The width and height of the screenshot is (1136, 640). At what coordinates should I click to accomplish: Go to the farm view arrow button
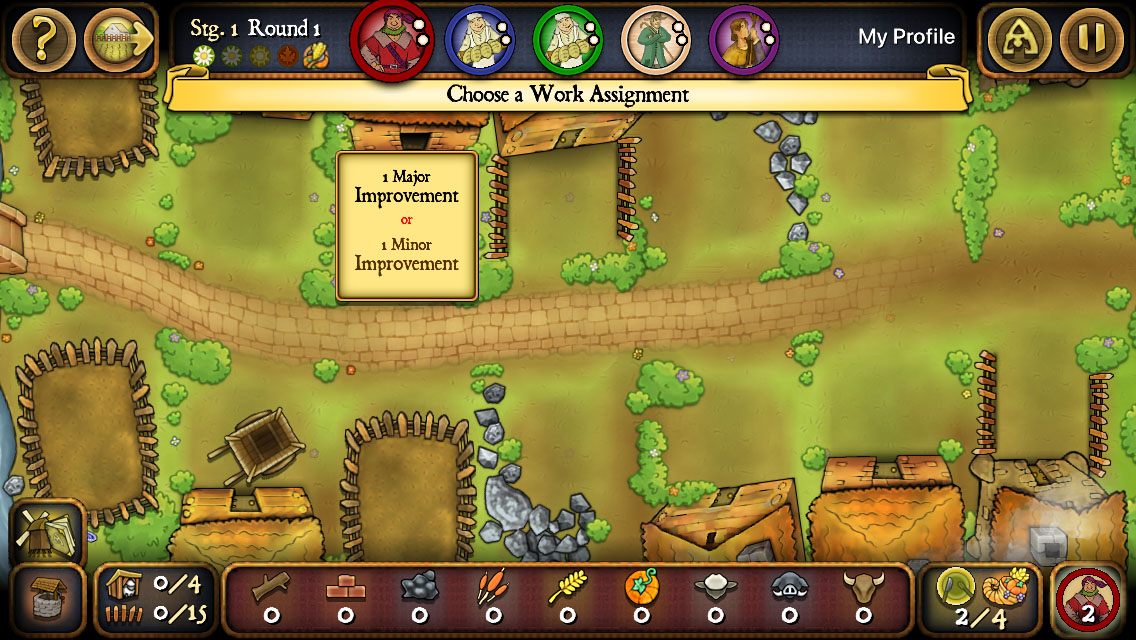coord(119,40)
